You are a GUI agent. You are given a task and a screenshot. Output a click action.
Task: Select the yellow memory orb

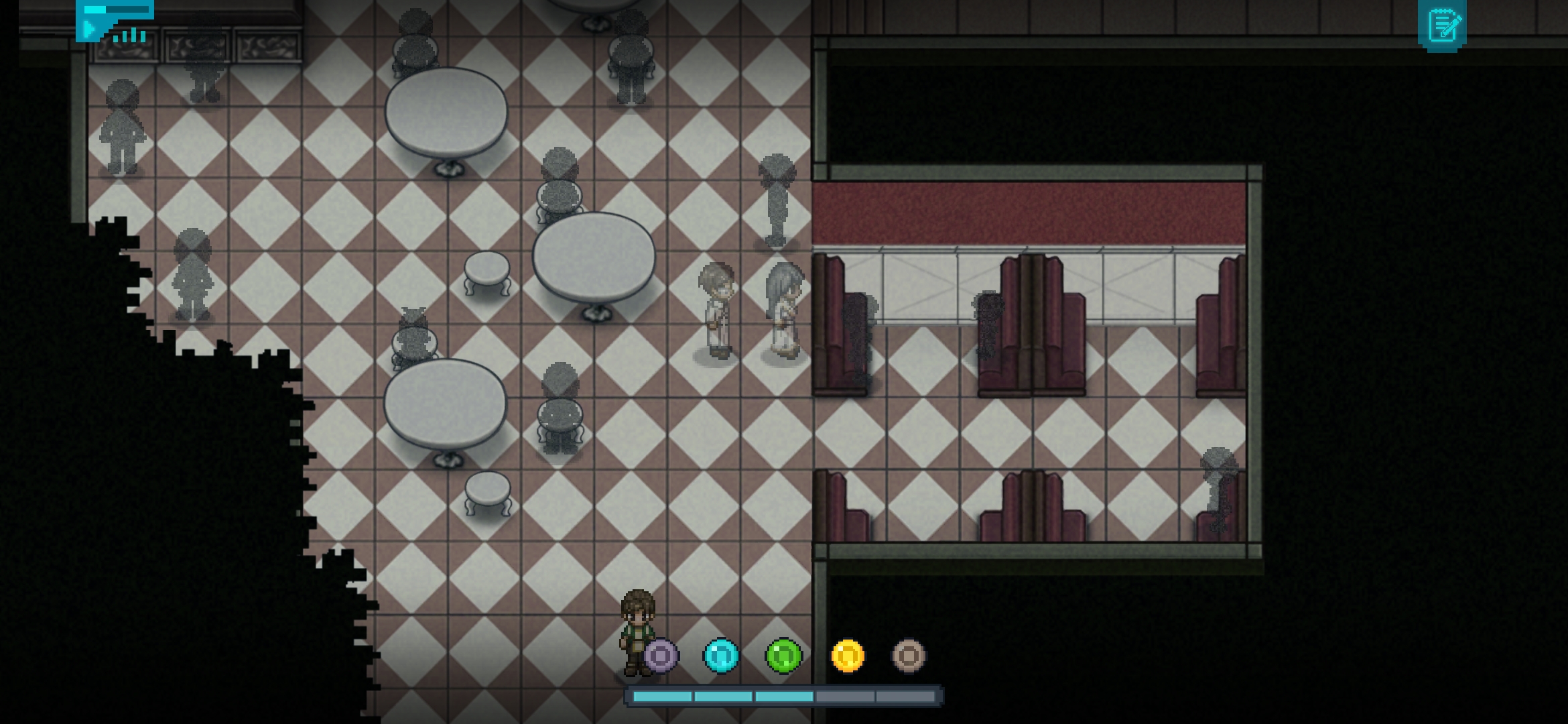click(848, 655)
